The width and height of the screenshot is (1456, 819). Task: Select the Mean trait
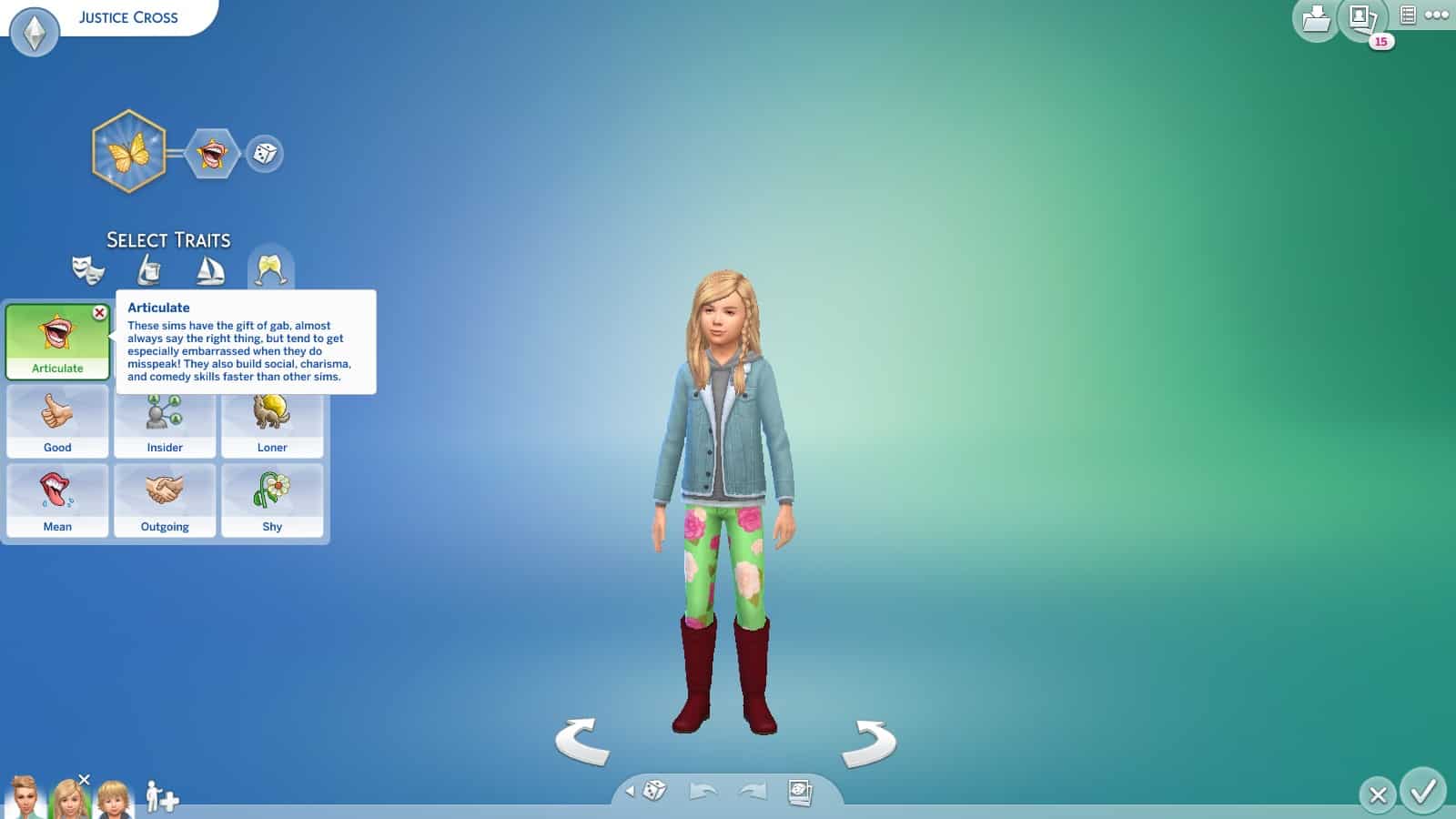click(x=57, y=500)
